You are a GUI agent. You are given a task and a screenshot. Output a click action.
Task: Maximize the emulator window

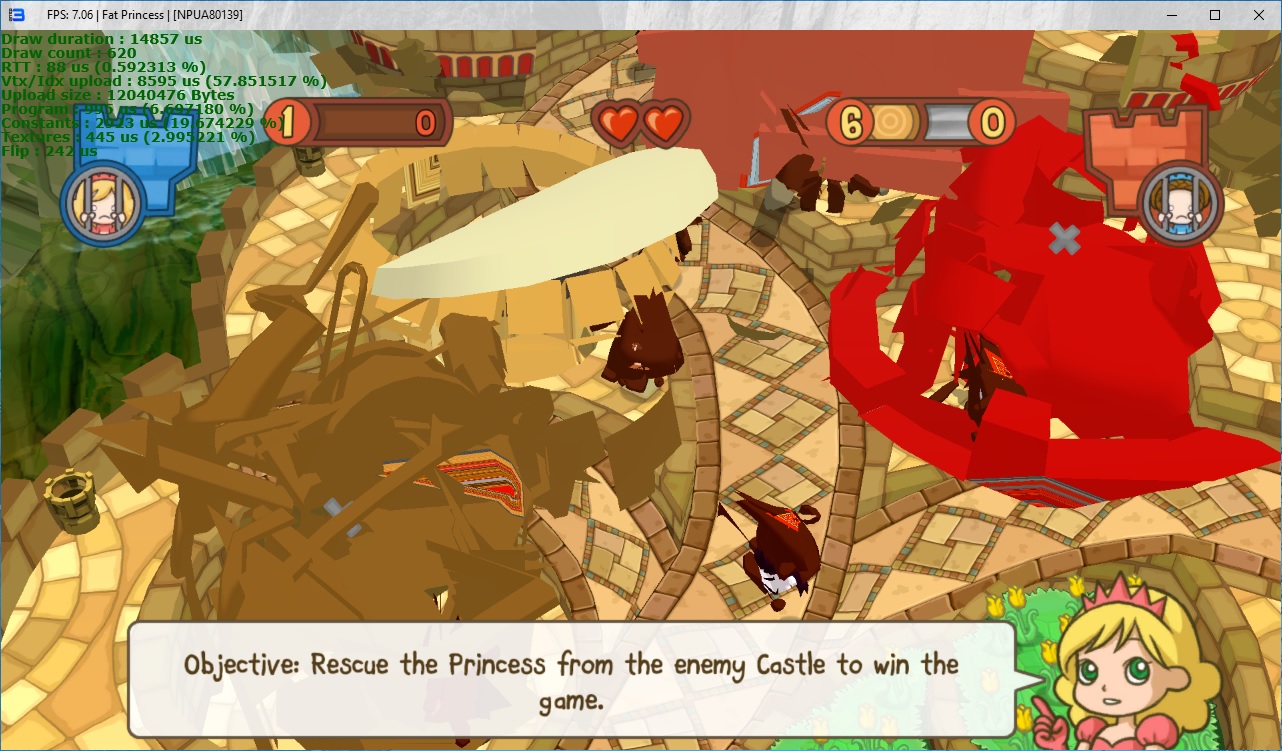1214,15
